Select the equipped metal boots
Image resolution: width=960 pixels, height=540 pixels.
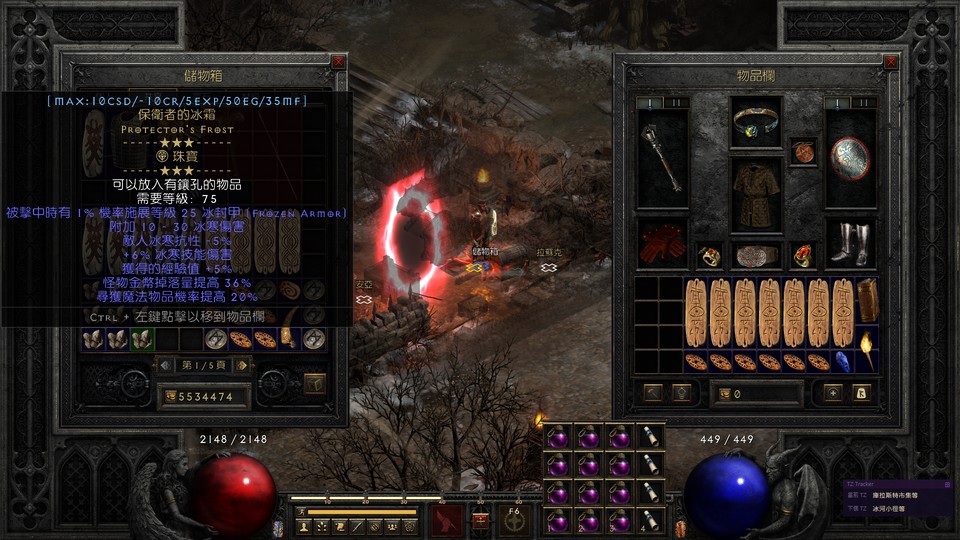tap(850, 244)
